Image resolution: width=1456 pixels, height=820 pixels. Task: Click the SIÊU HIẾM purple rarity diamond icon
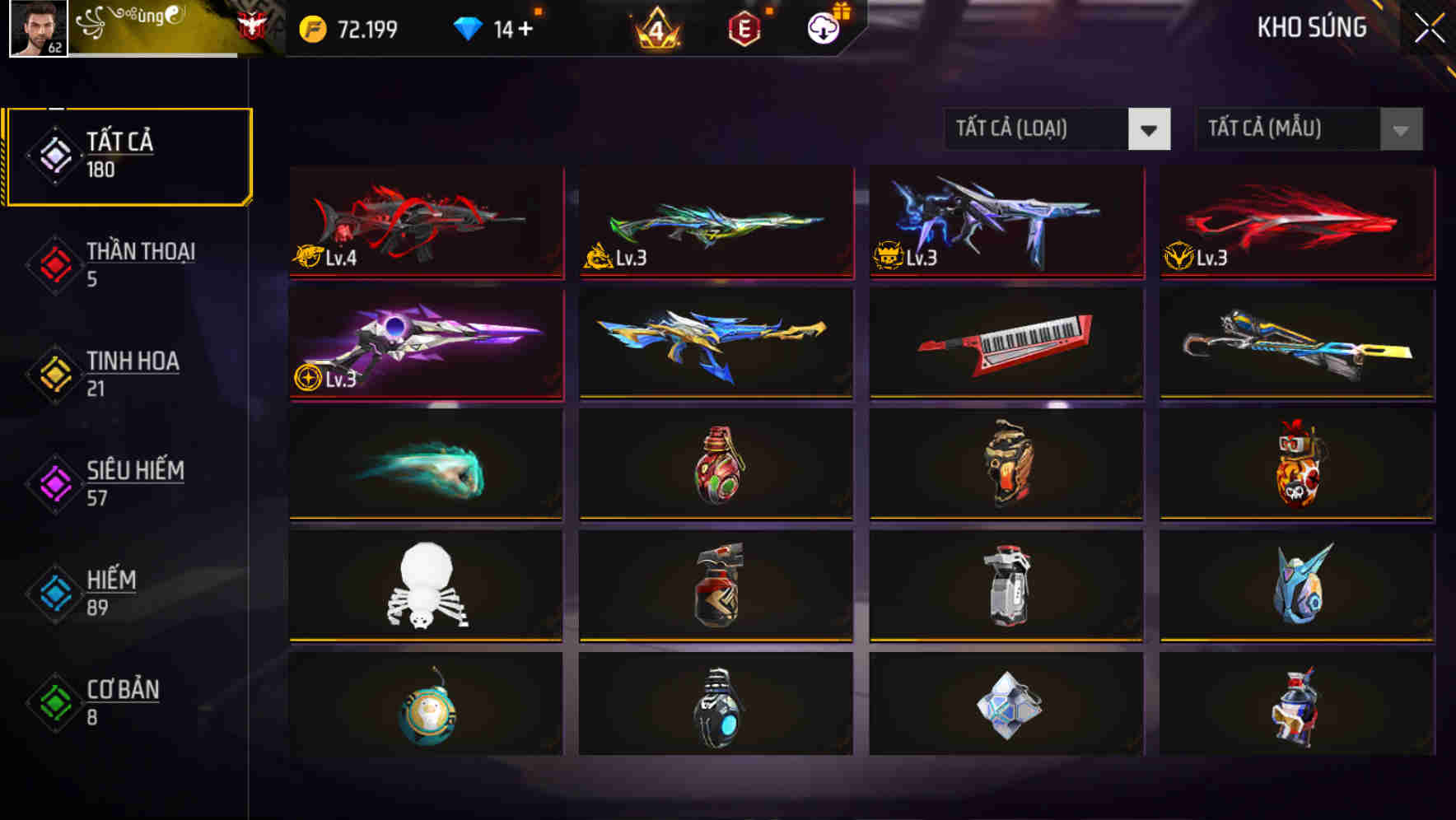pos(53,483)
